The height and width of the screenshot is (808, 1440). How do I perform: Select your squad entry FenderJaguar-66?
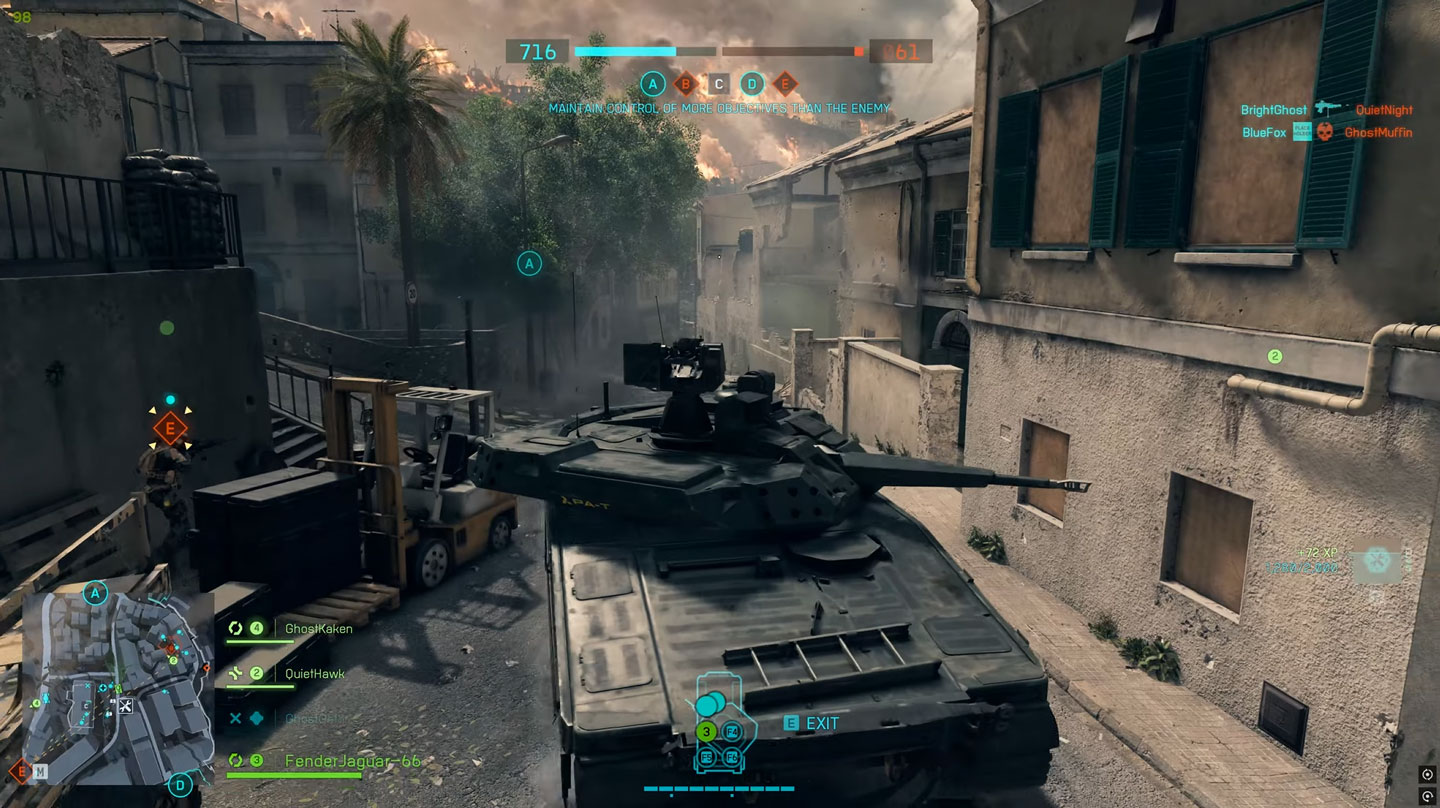click(352, 761)
